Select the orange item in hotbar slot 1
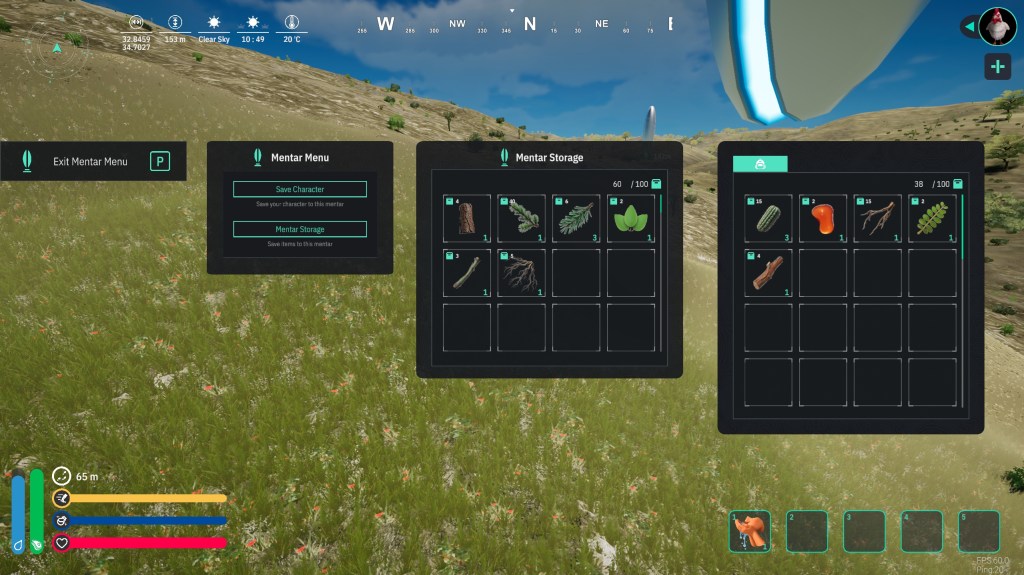Image resolution: width=1024 pixels, height=575 pixels. pos(750,531)
